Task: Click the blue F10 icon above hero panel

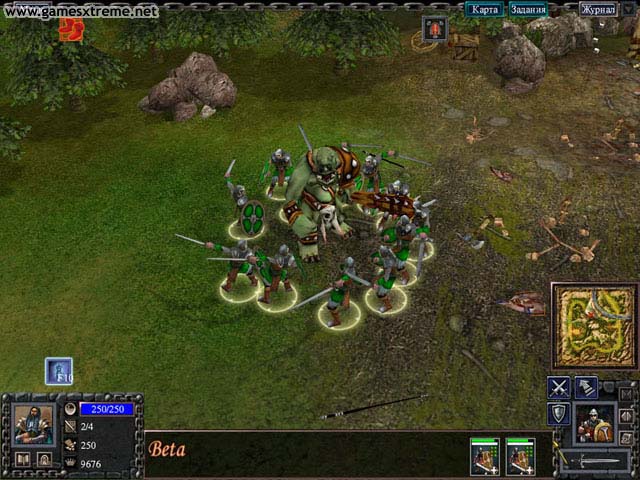Action: coord(59,371)
